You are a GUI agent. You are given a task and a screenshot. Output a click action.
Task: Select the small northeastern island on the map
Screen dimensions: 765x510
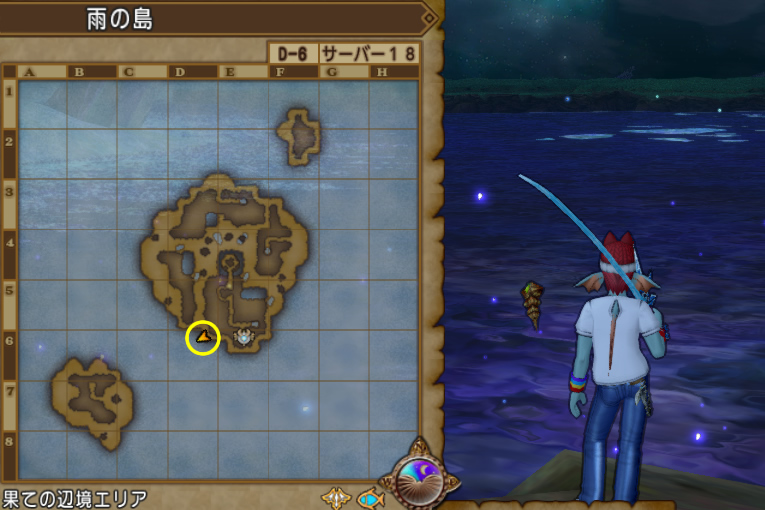click(299, 136)
